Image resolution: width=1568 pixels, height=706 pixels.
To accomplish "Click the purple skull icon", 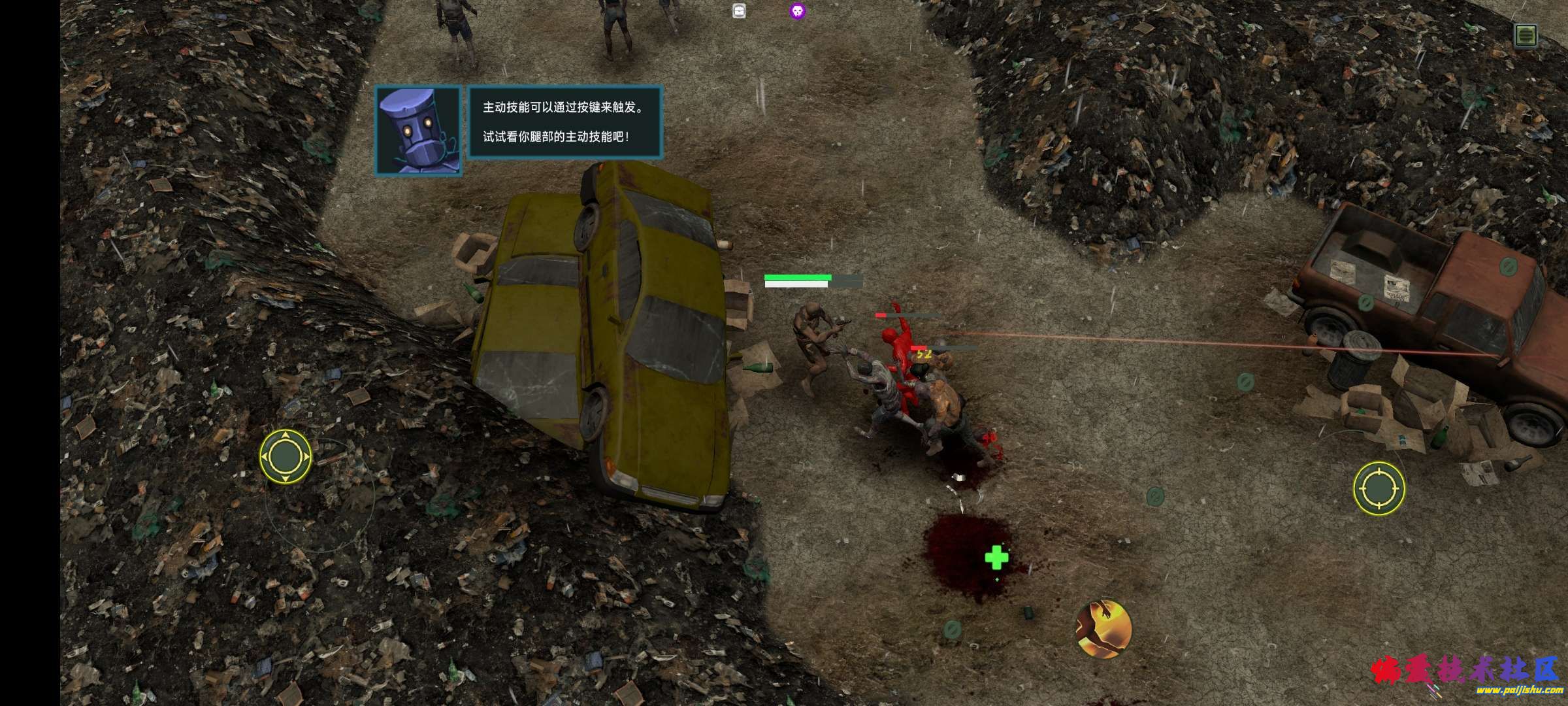I will point(797,11).
